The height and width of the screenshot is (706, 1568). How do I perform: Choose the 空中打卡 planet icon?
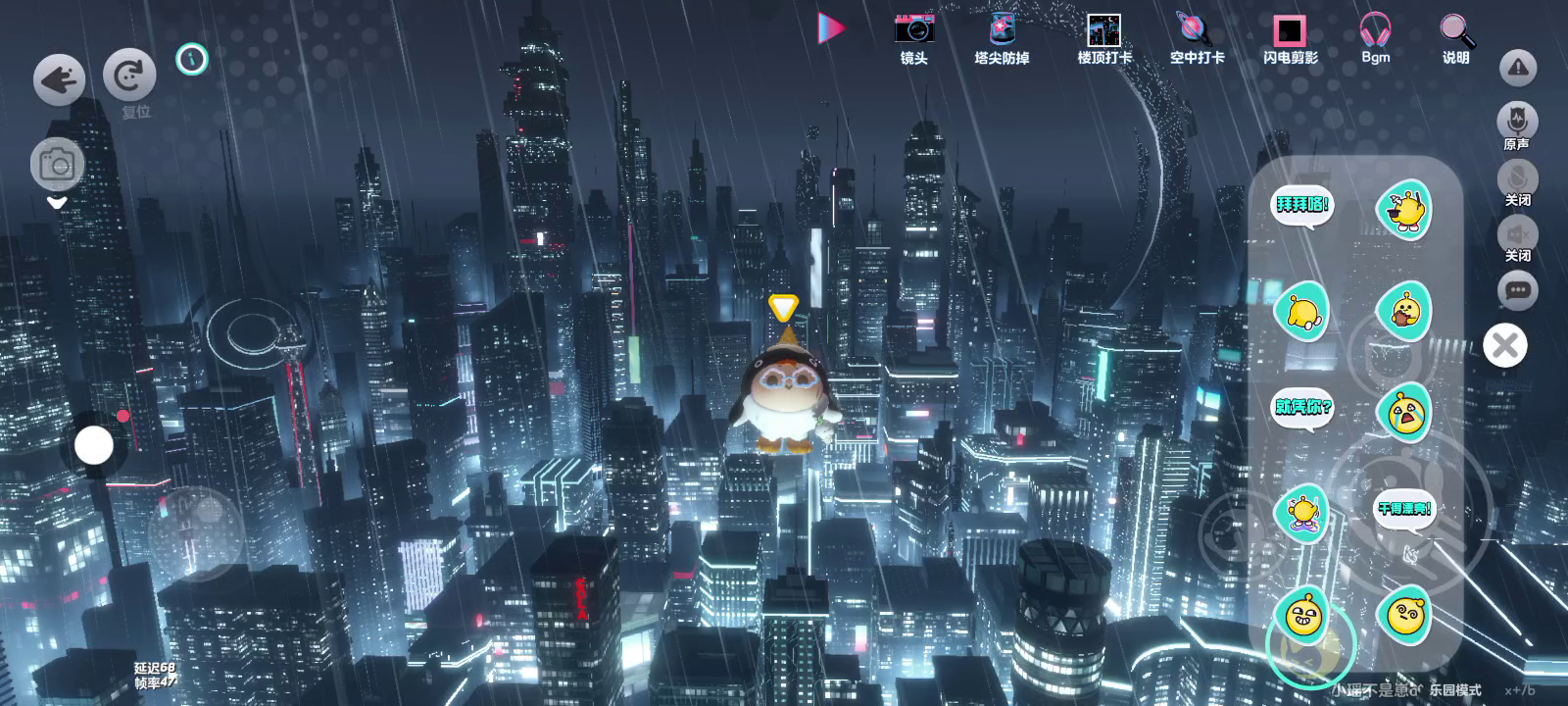click(x=1196, y=37)
